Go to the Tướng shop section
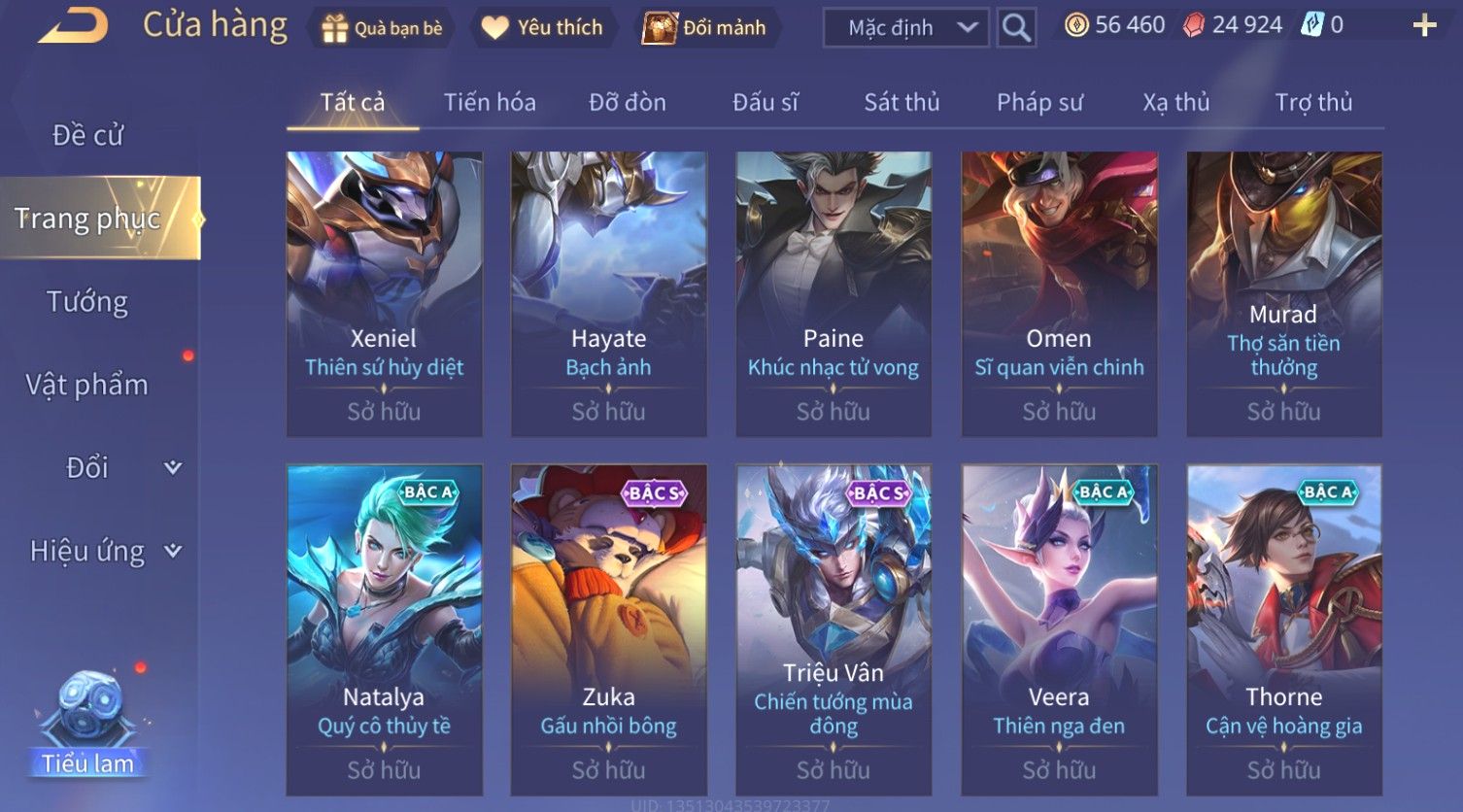The image size is (1463, 812). point(87,302)
